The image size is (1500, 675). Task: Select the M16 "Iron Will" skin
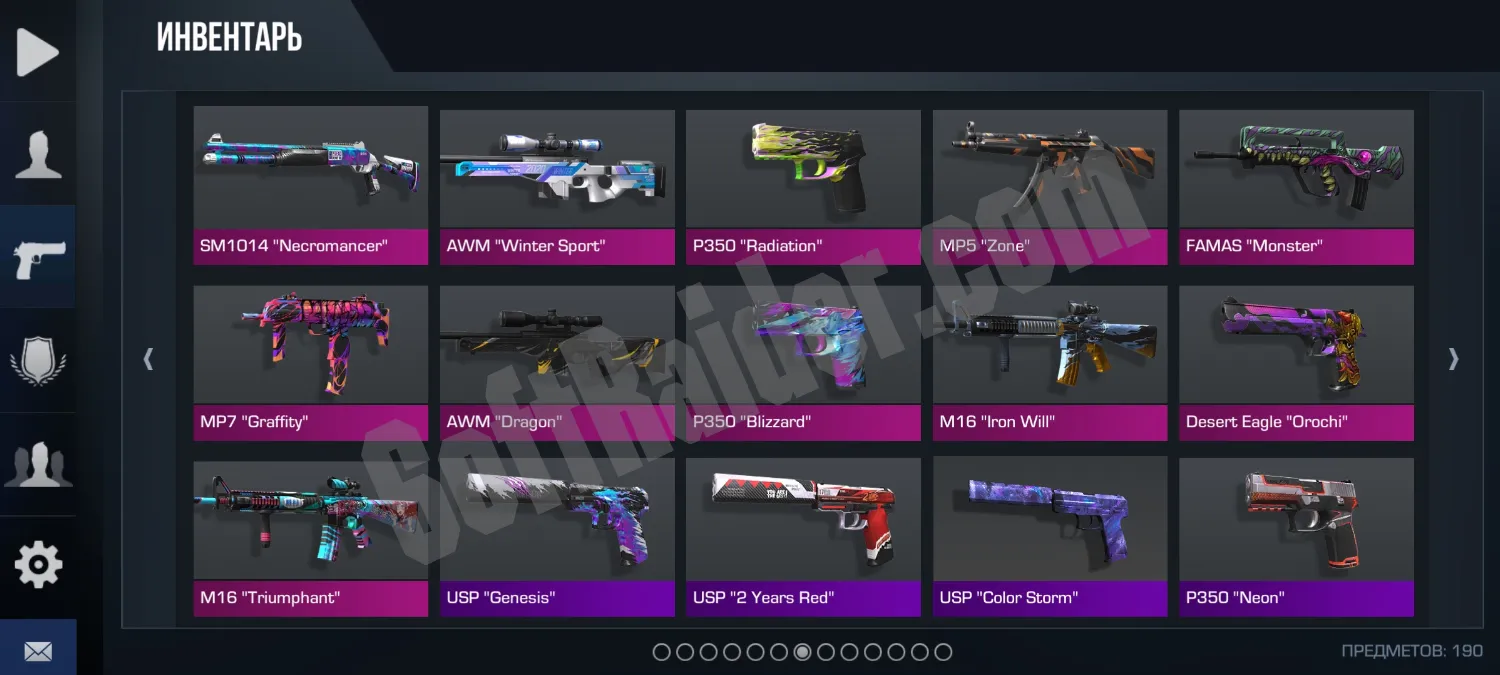[1050, 362]
